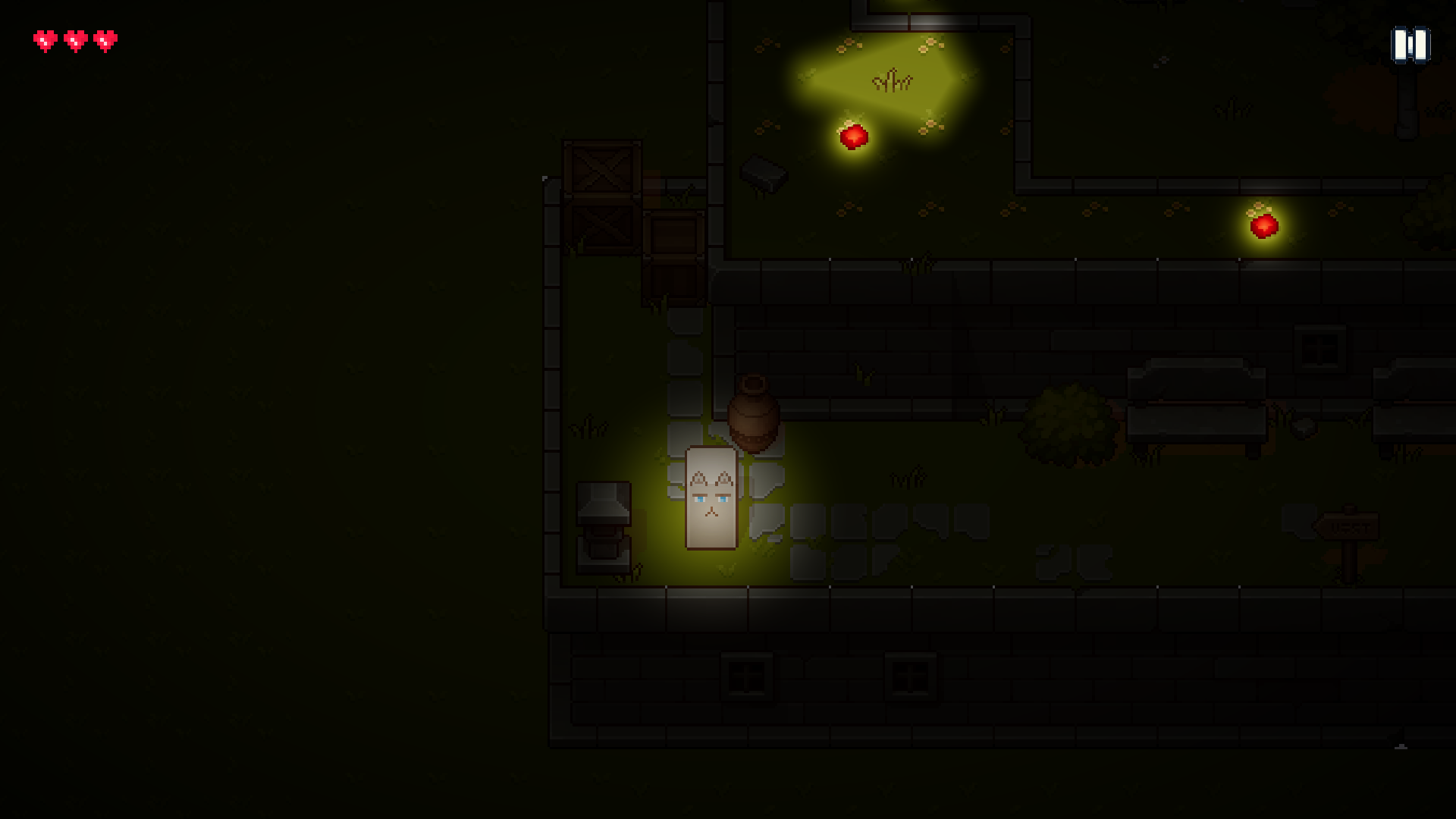Select the third heart in the health bar
The width and height of the screenshot is (1456, 819).
coord(105,41)
